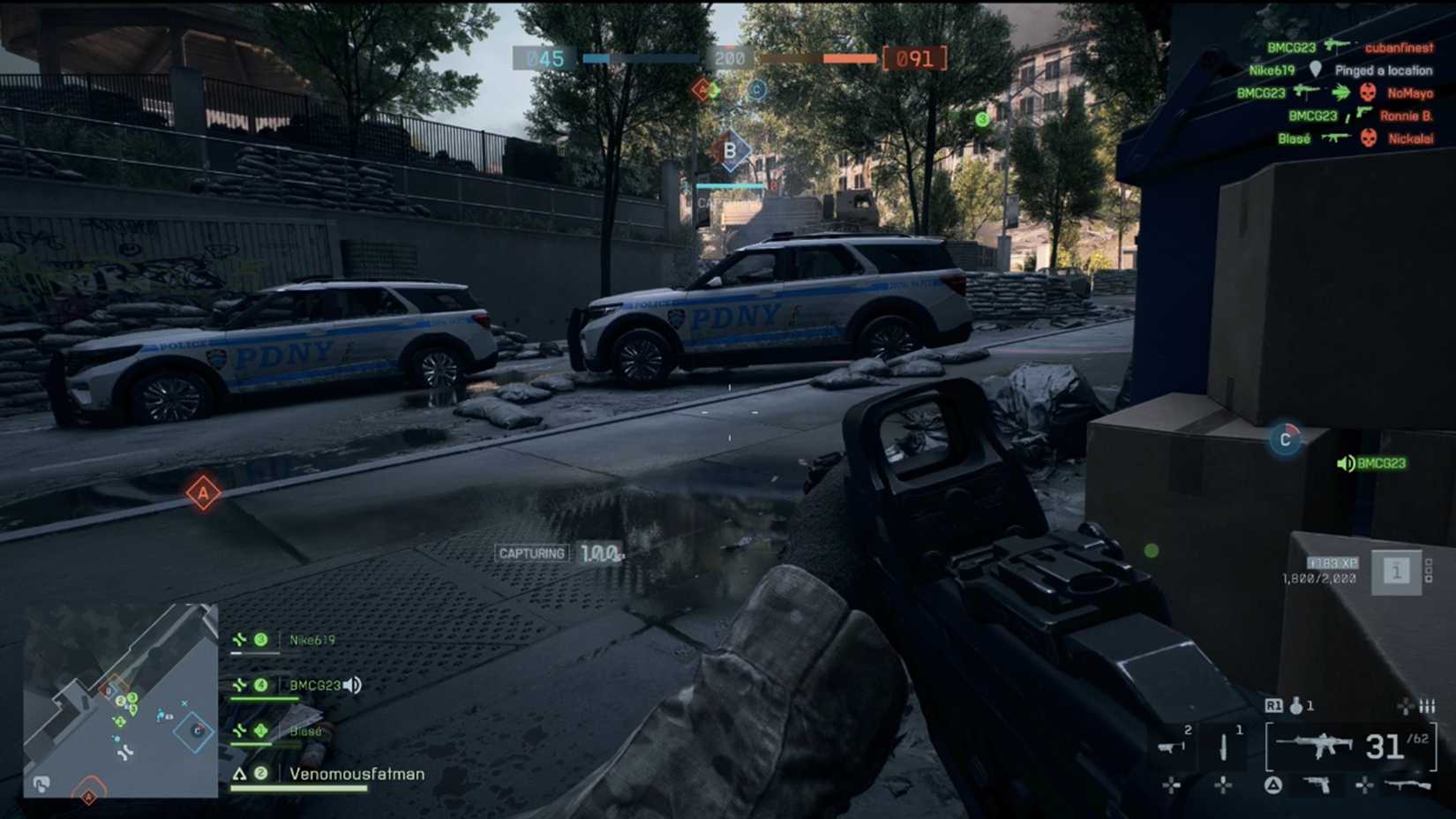Choose the knife-shaped gadget slot
Image resolution: width=1456 pixels, height=819 pixels.
click(1223, 747)
